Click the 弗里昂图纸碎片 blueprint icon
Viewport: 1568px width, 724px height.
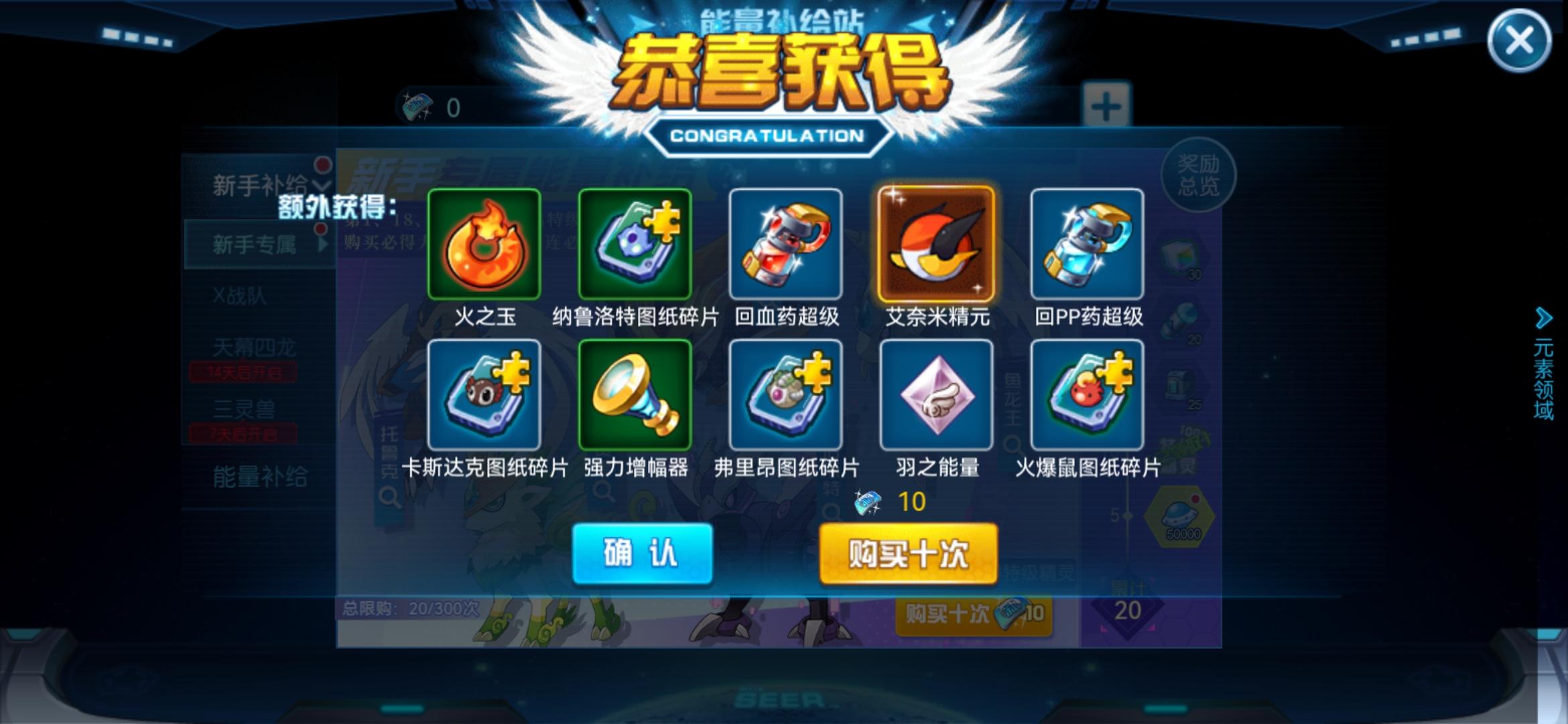tap(785, 396)
